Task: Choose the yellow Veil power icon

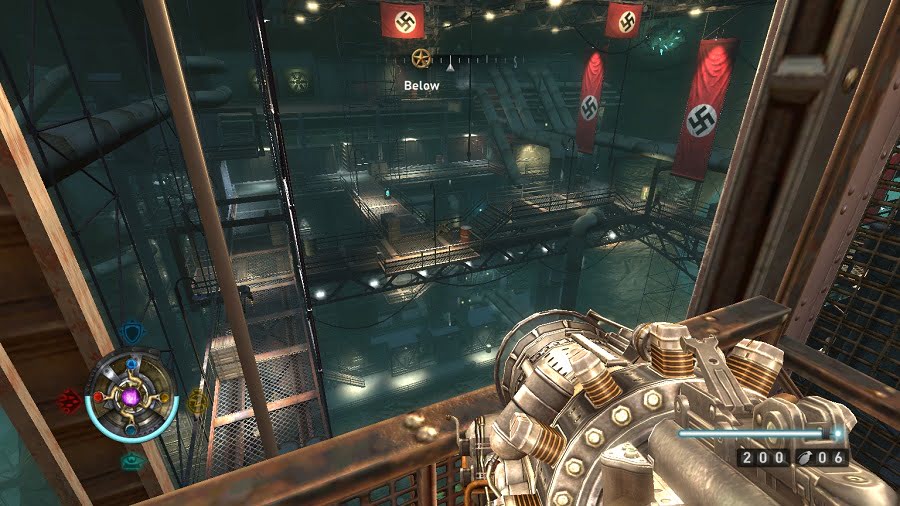Action: (x=198, y=402)
